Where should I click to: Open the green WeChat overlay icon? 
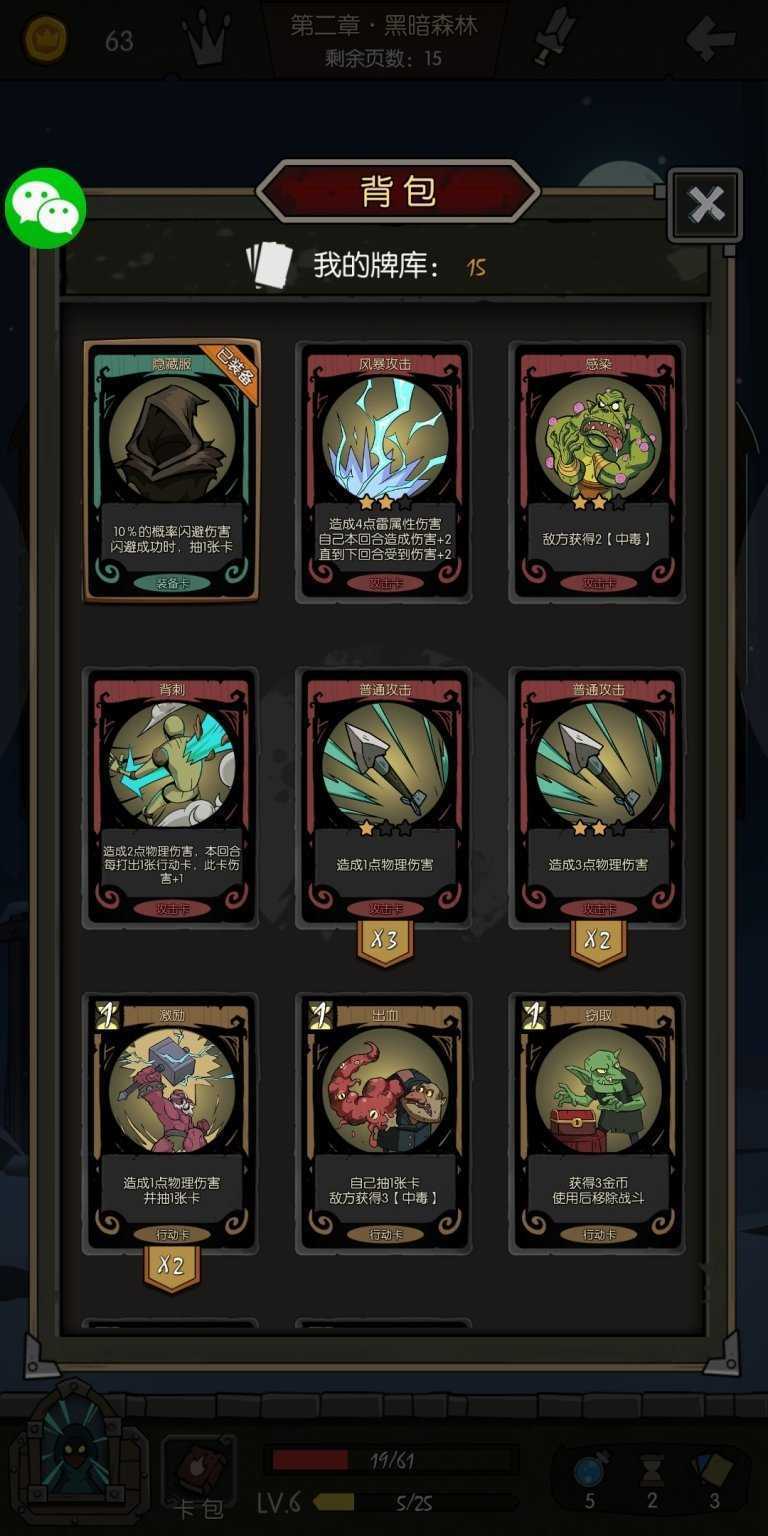45,208
